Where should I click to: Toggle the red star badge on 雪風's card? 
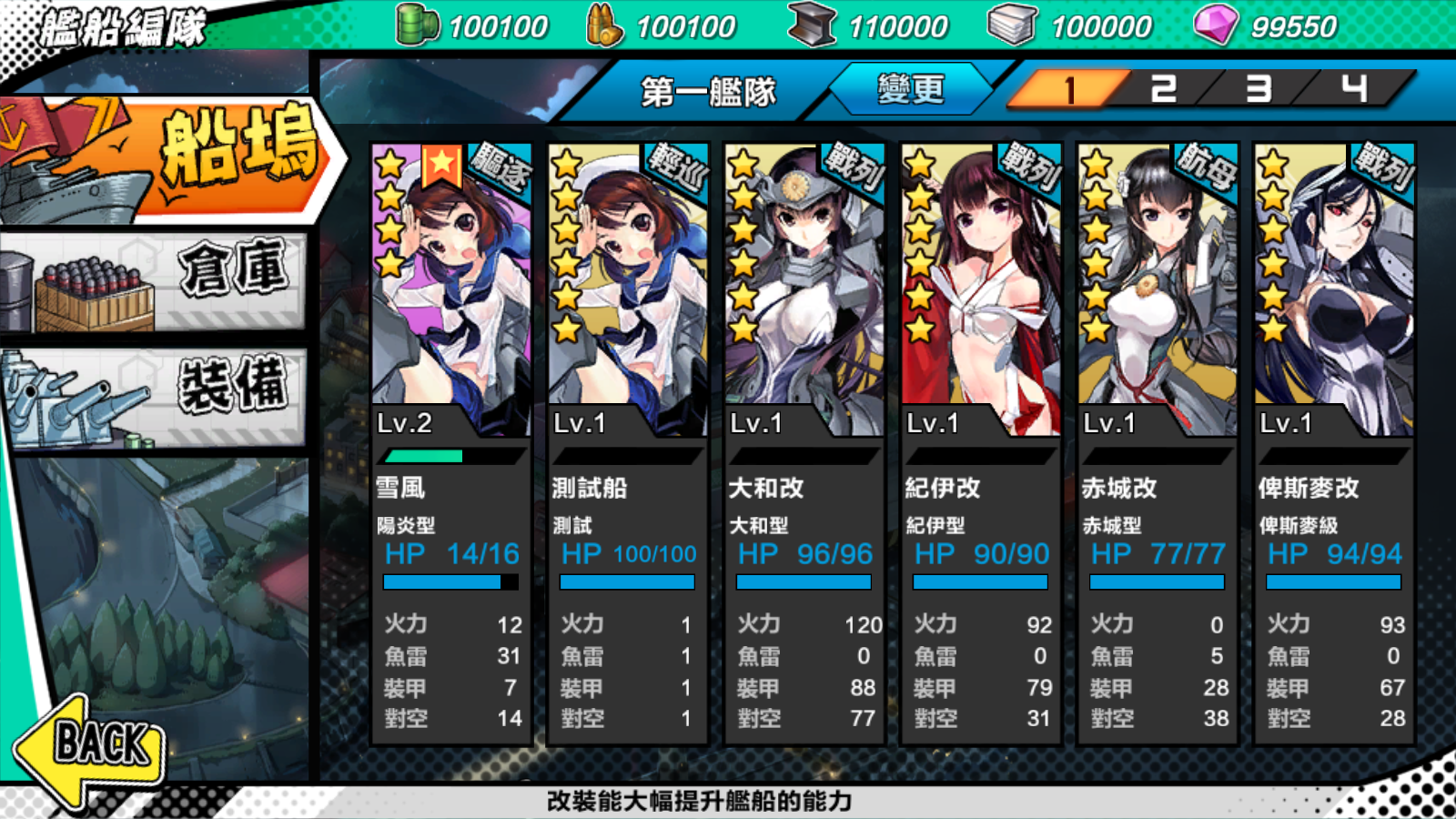tap(443, 165)
